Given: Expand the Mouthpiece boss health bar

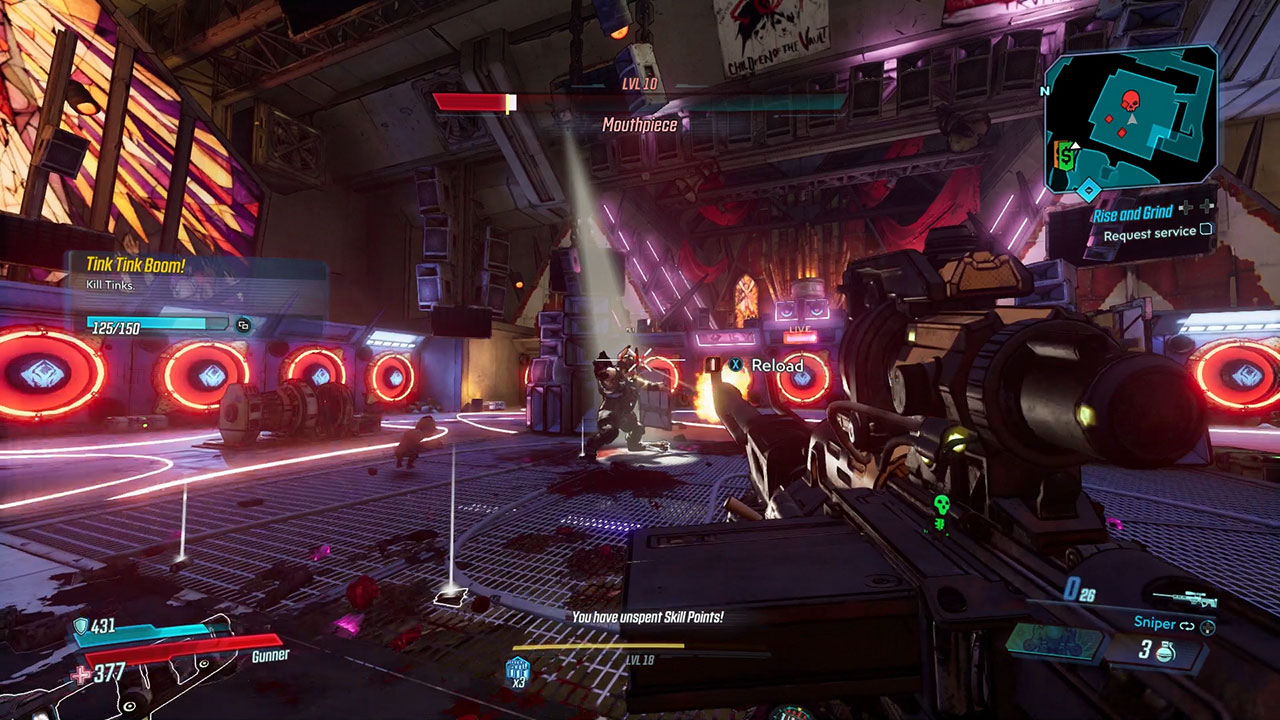Looking at the screenshot, I should click(640, 100).
